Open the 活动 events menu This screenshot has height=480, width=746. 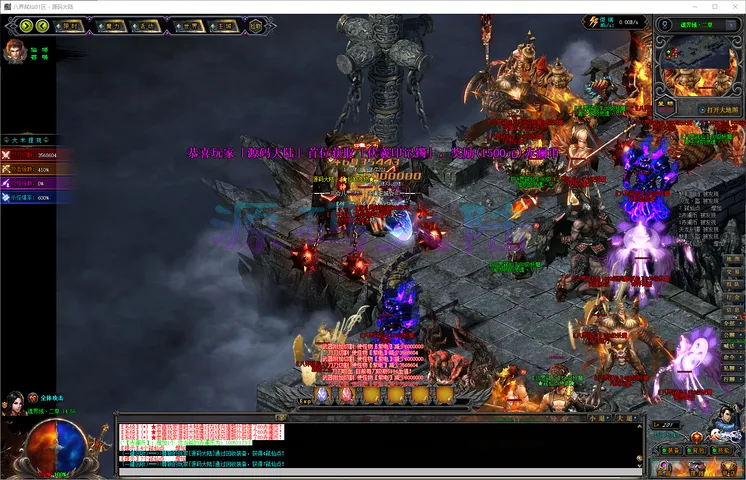tap(147, 27)
